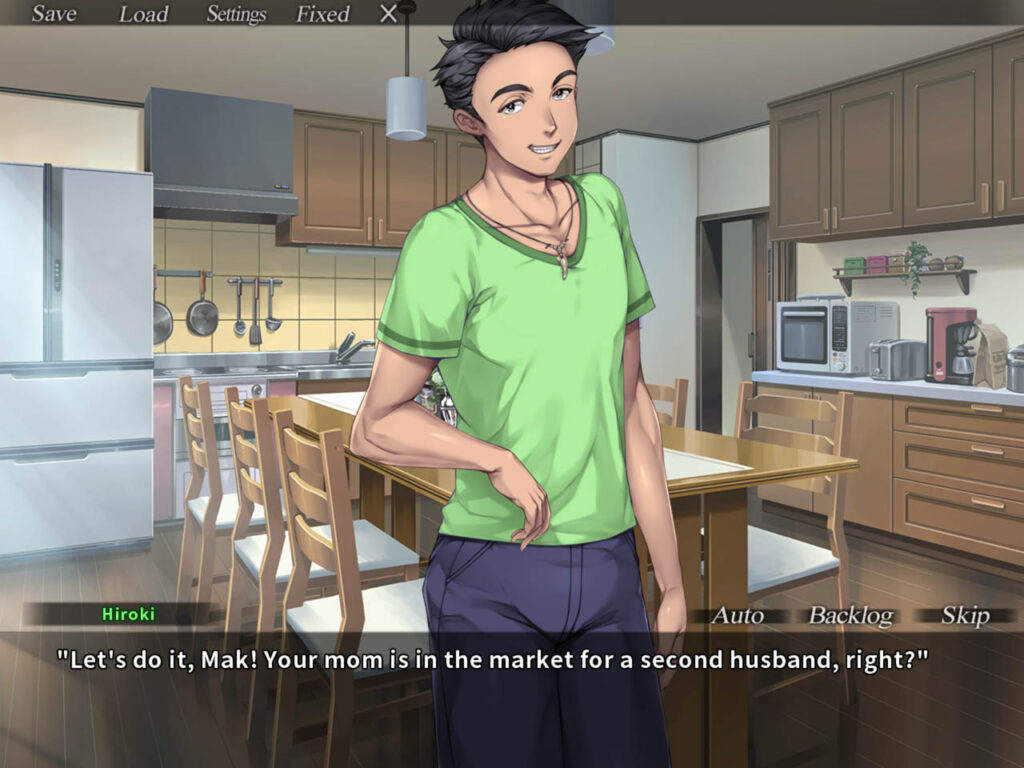Enable Auto text advance

click(737, 616)
